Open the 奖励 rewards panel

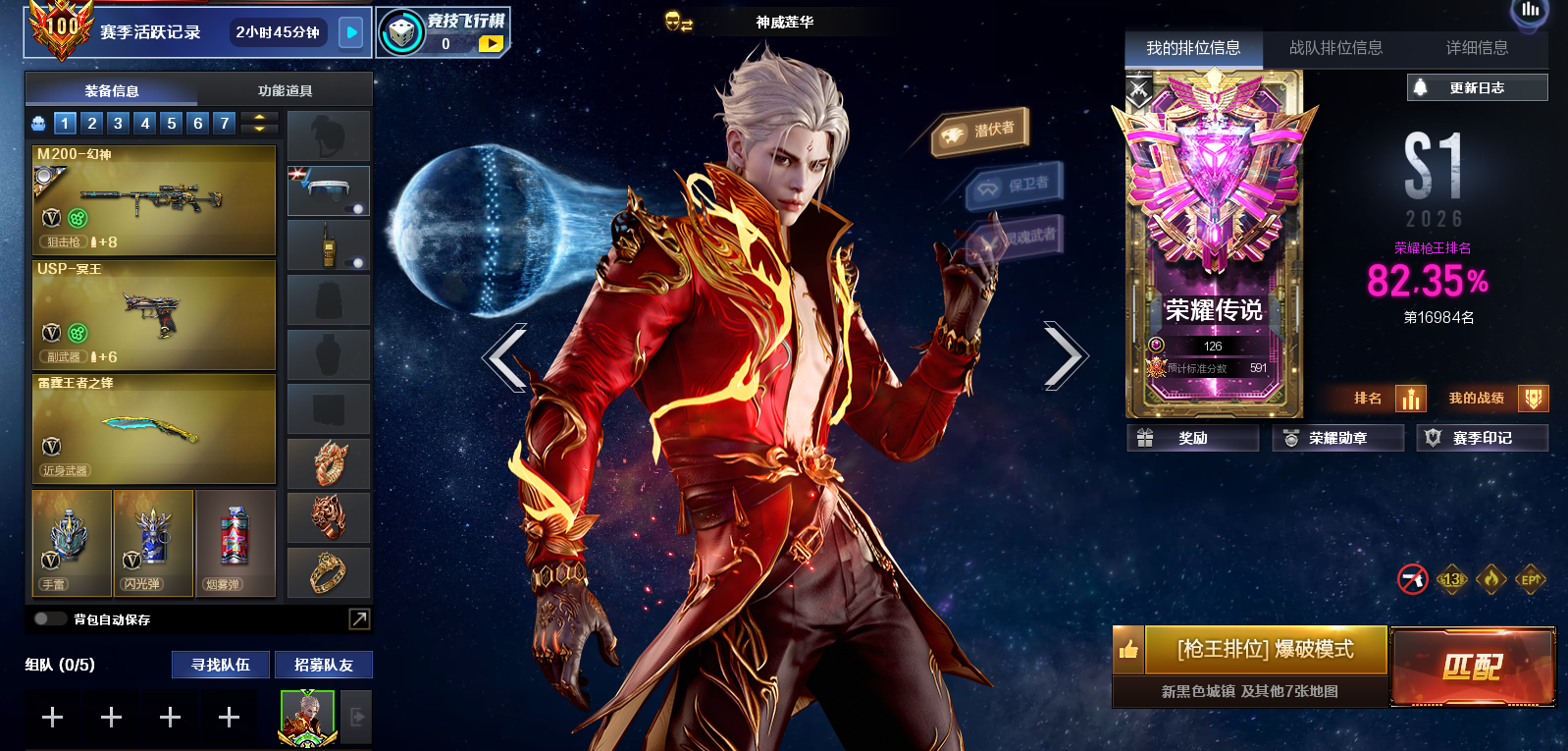[1192, 439]
